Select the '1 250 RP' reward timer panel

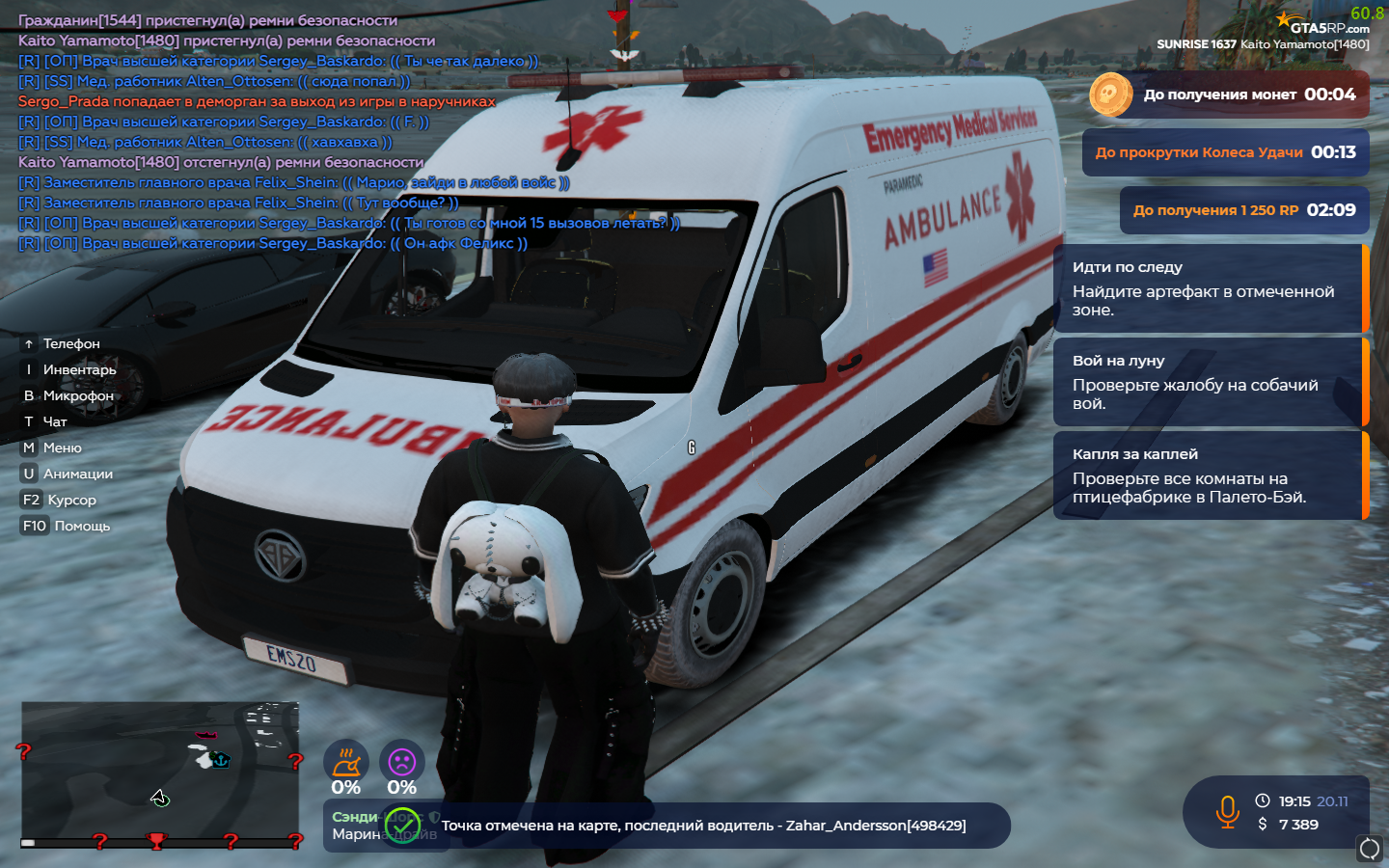(x=1244, y=210)
